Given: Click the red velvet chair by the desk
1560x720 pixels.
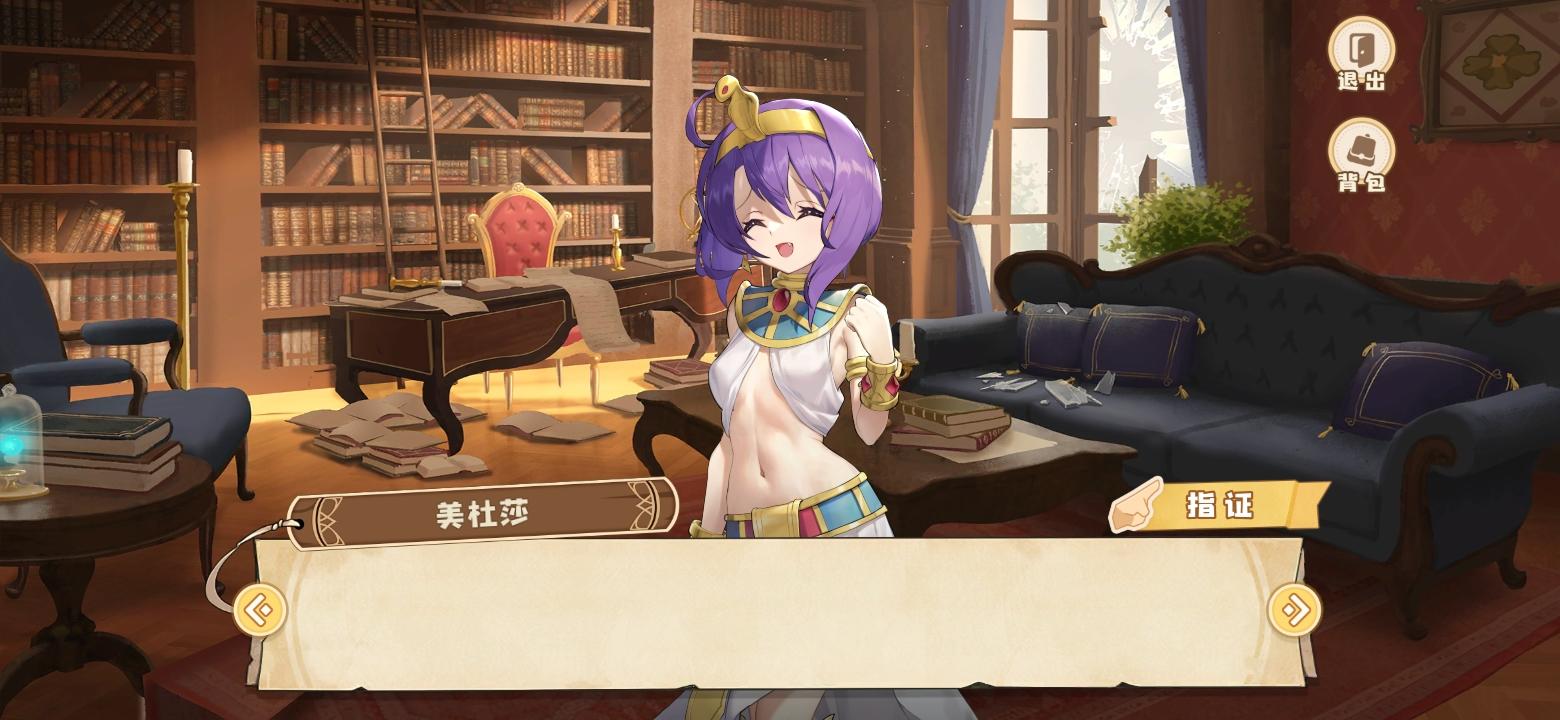Looking at the screenshot, I should coord(520,240).
